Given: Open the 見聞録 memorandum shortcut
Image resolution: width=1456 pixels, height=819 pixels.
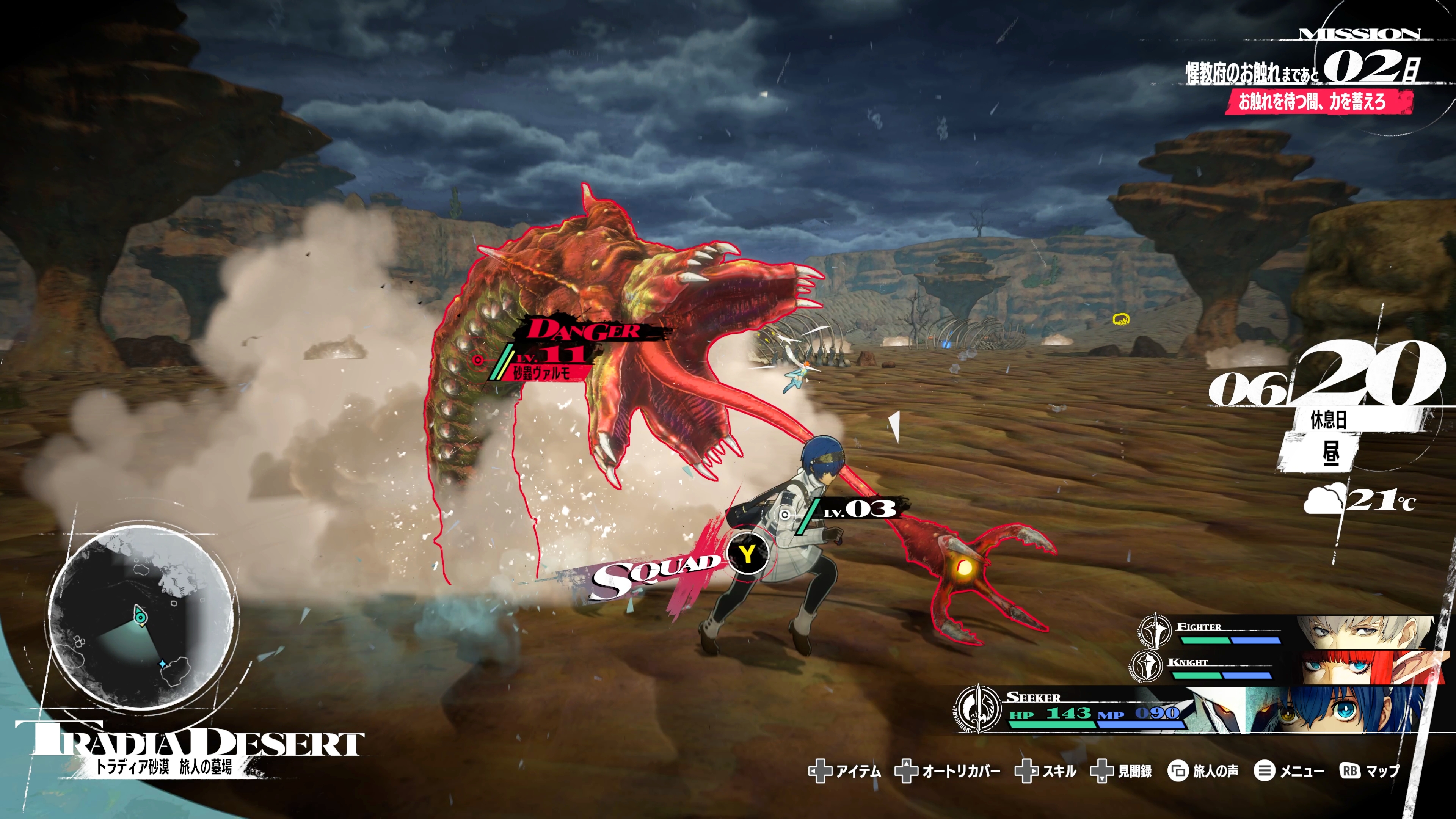Looking at the screenshot, I should coord(1122,771).
